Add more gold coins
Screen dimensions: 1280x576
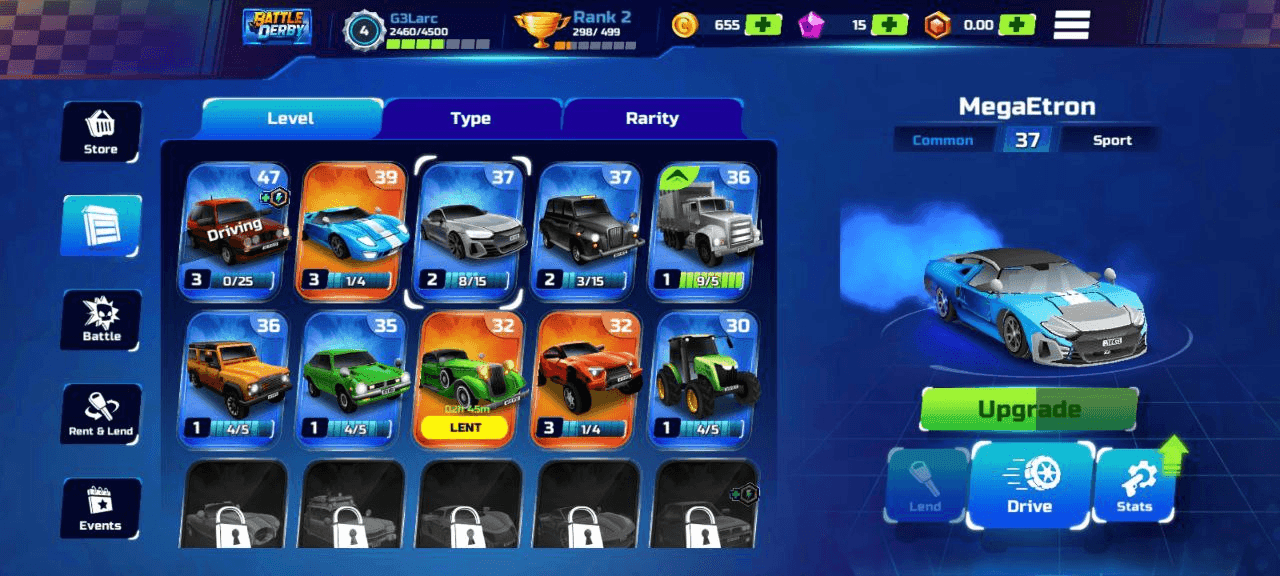[763, 25]
